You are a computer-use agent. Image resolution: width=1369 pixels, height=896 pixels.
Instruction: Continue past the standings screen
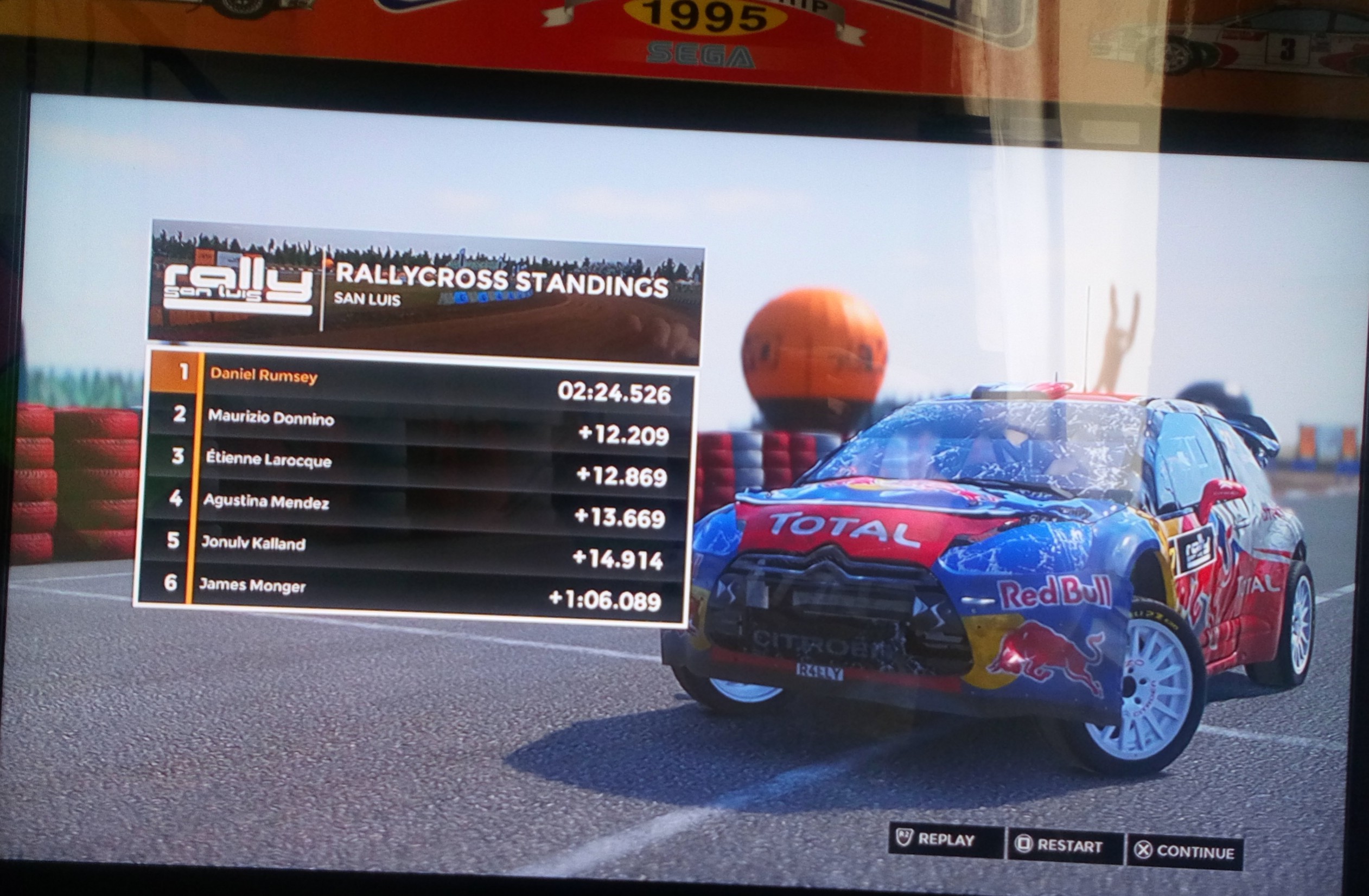coord(1186,851)
